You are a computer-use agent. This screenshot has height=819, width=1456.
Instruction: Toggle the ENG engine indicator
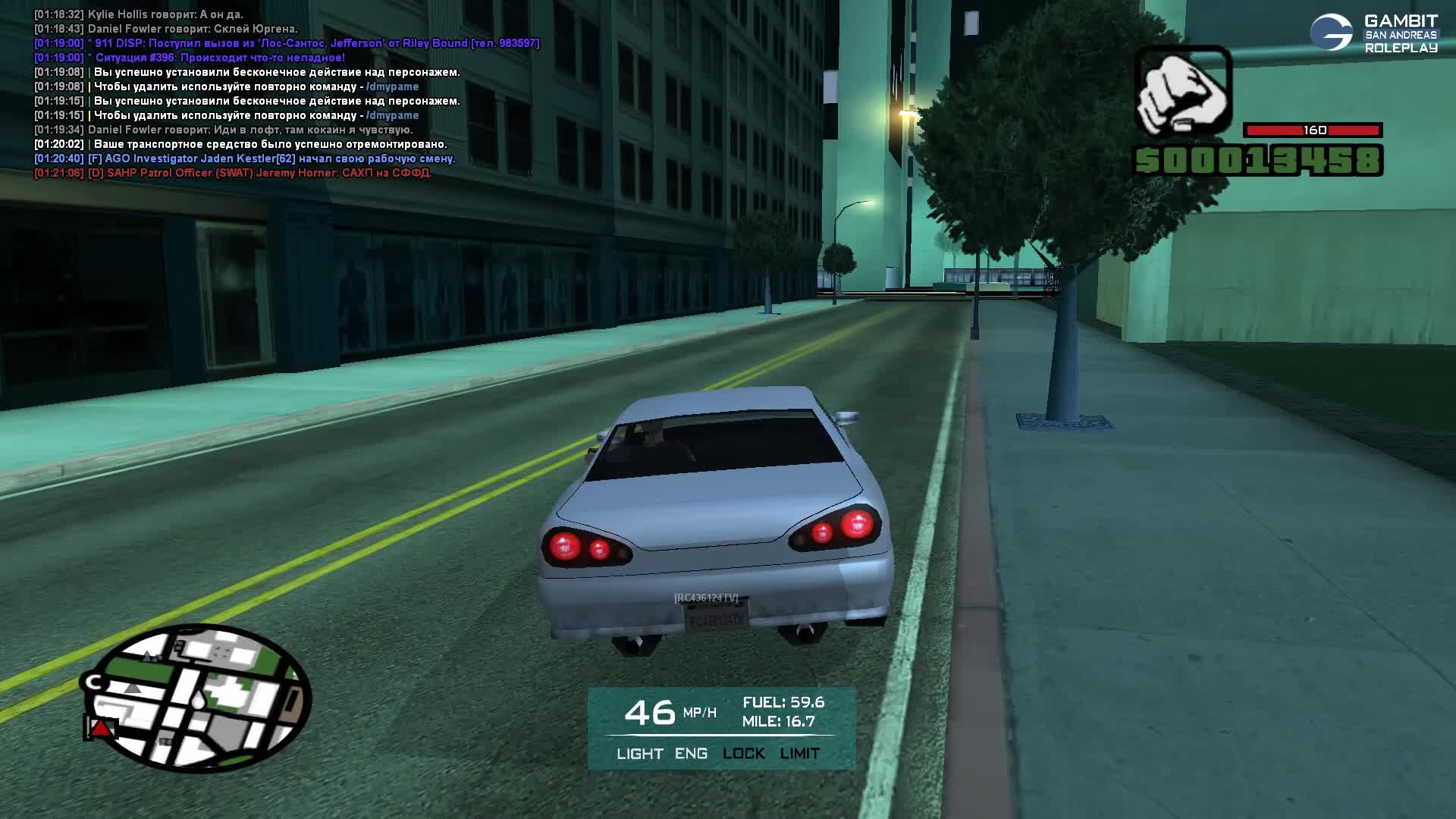(x=691, y=754)
